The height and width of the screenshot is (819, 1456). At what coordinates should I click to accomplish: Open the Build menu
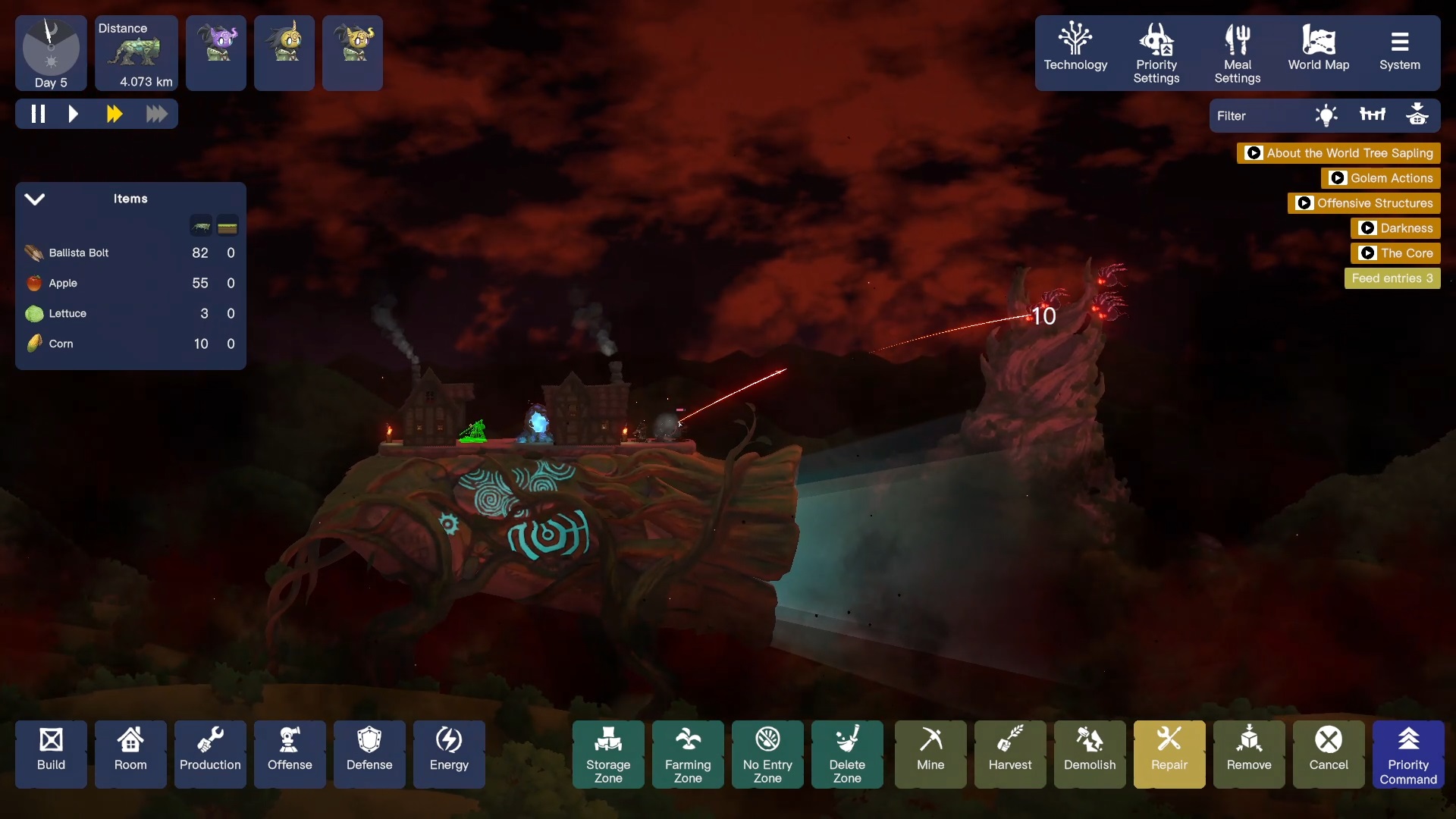click(x=51, y=754)
